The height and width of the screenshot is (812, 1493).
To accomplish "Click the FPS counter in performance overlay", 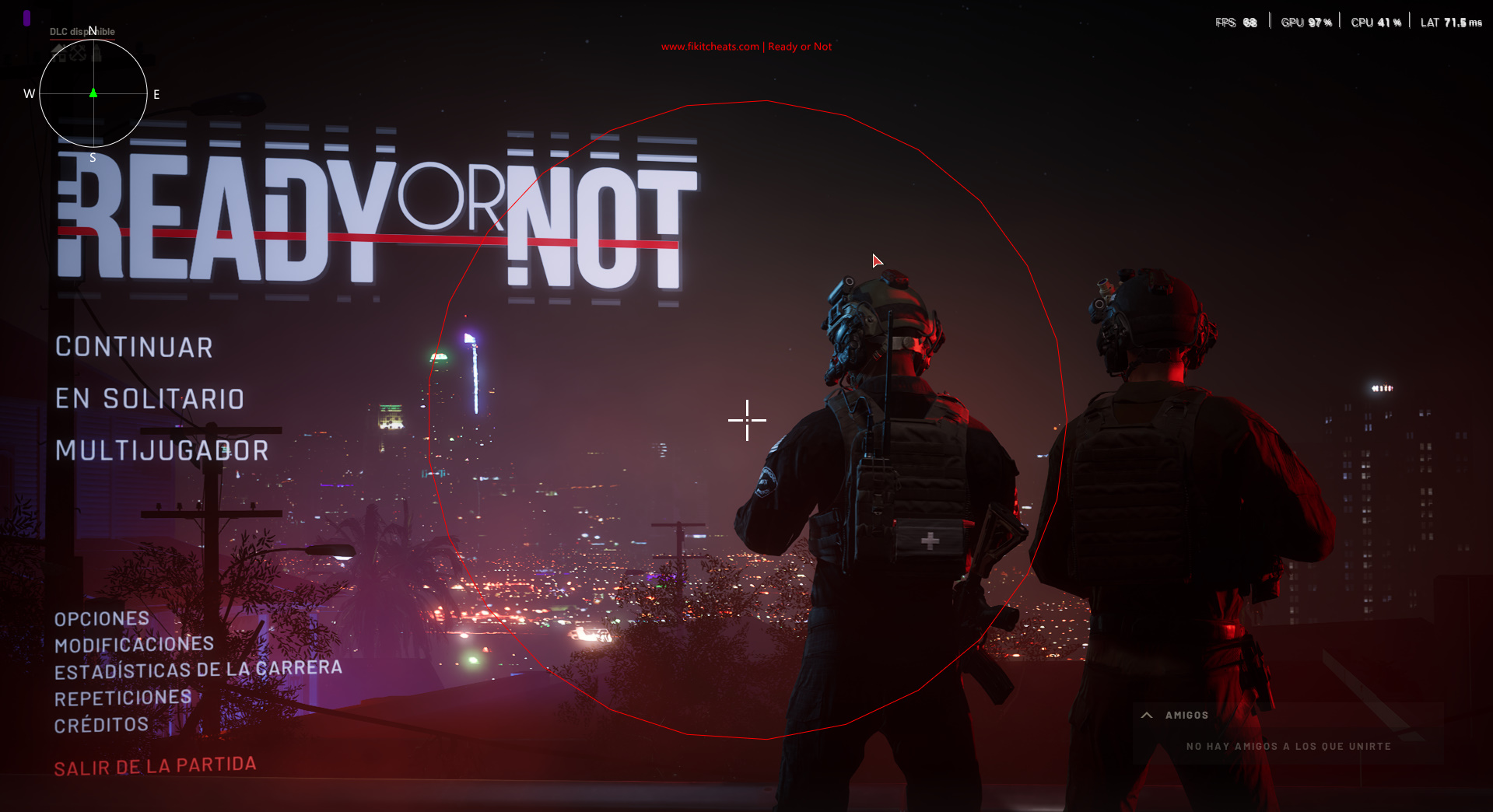I will (1236, 22).
